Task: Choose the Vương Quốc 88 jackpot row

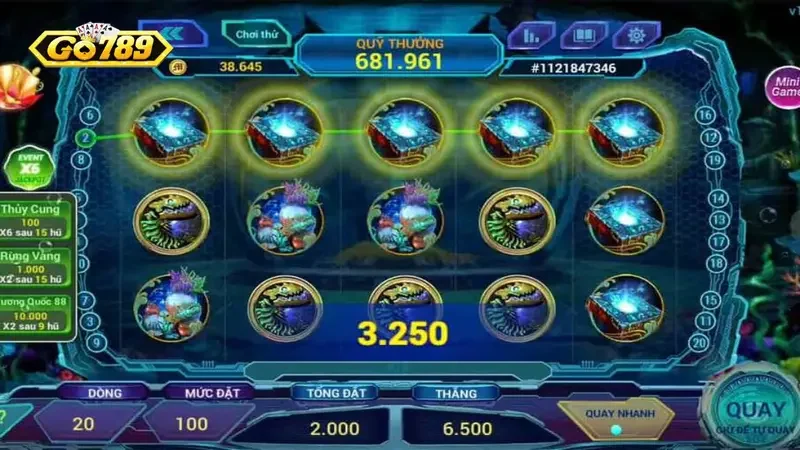Action: (38, 312)
